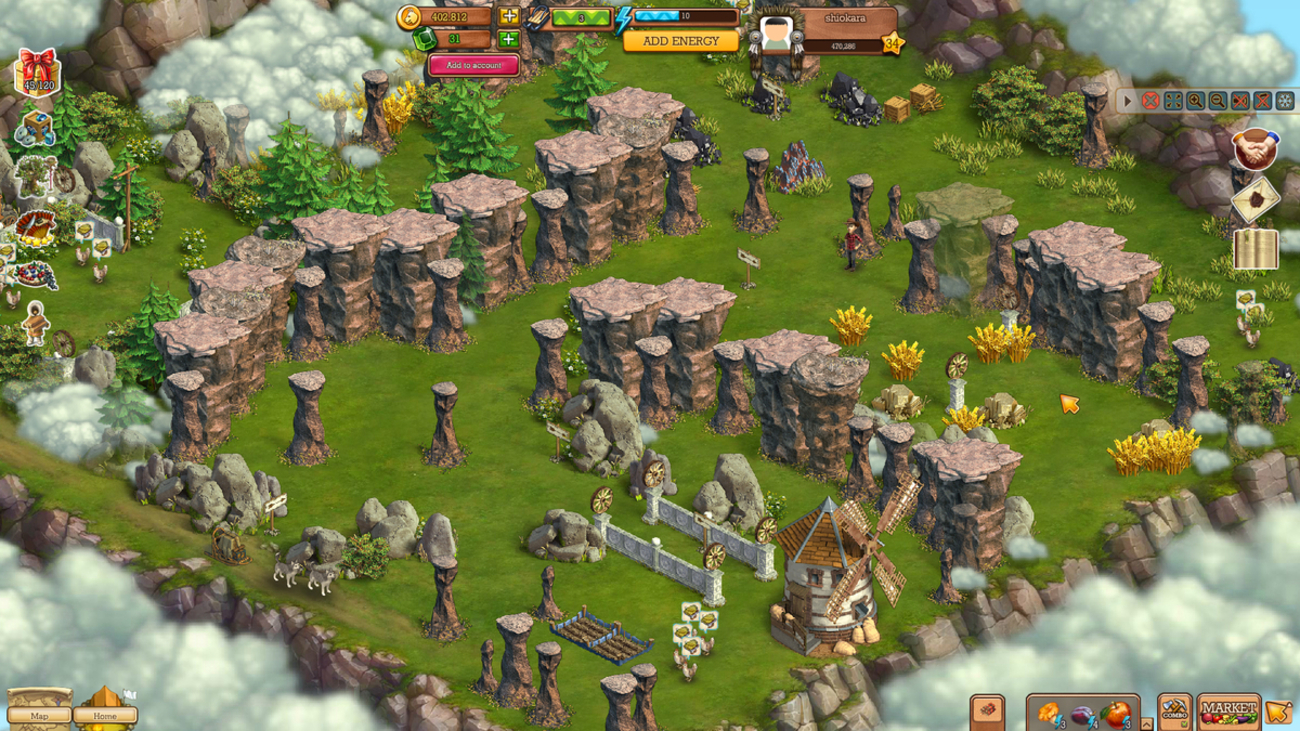Open the handshake friends icon

[1255, 149]
